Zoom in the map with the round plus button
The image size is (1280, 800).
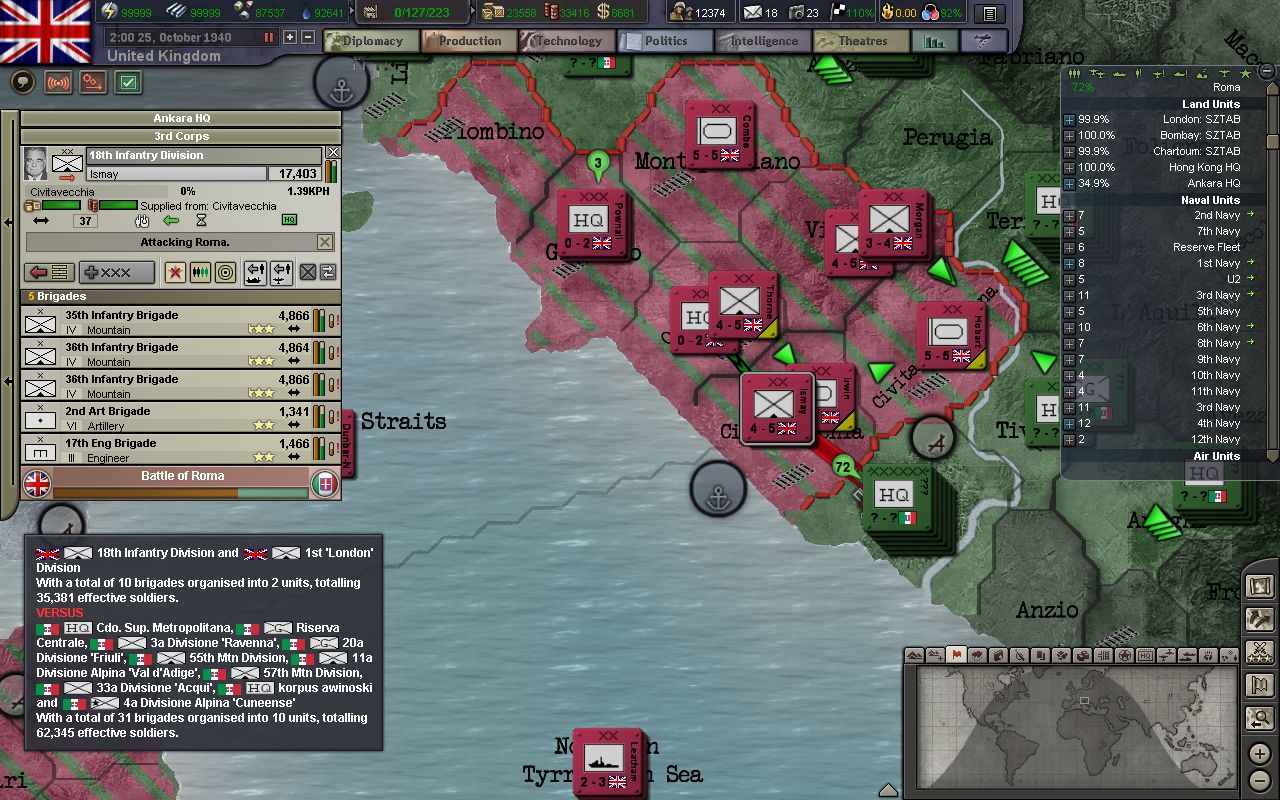1259,753
